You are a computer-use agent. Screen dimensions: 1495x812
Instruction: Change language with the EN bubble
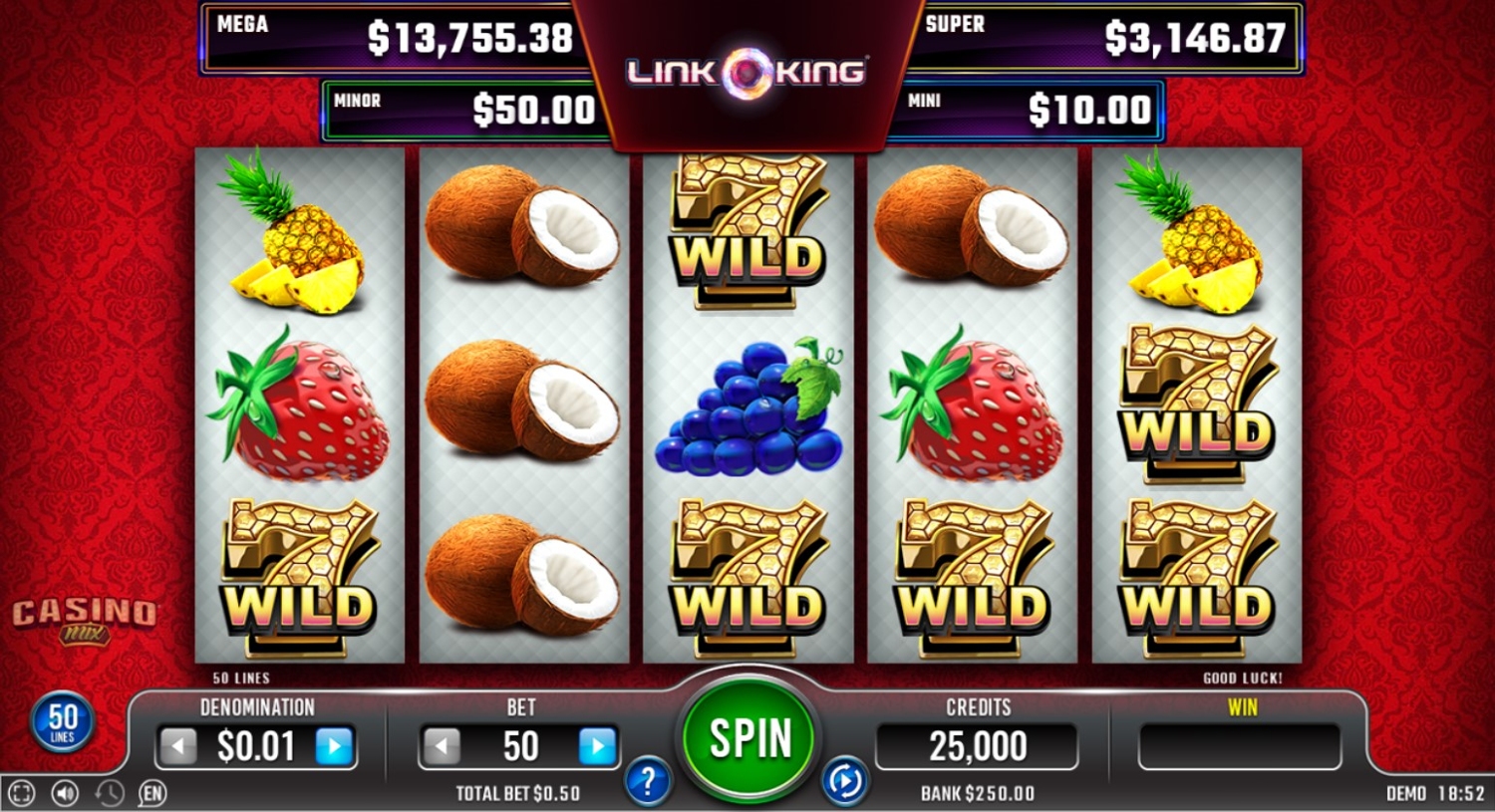[x=151, y=793]
